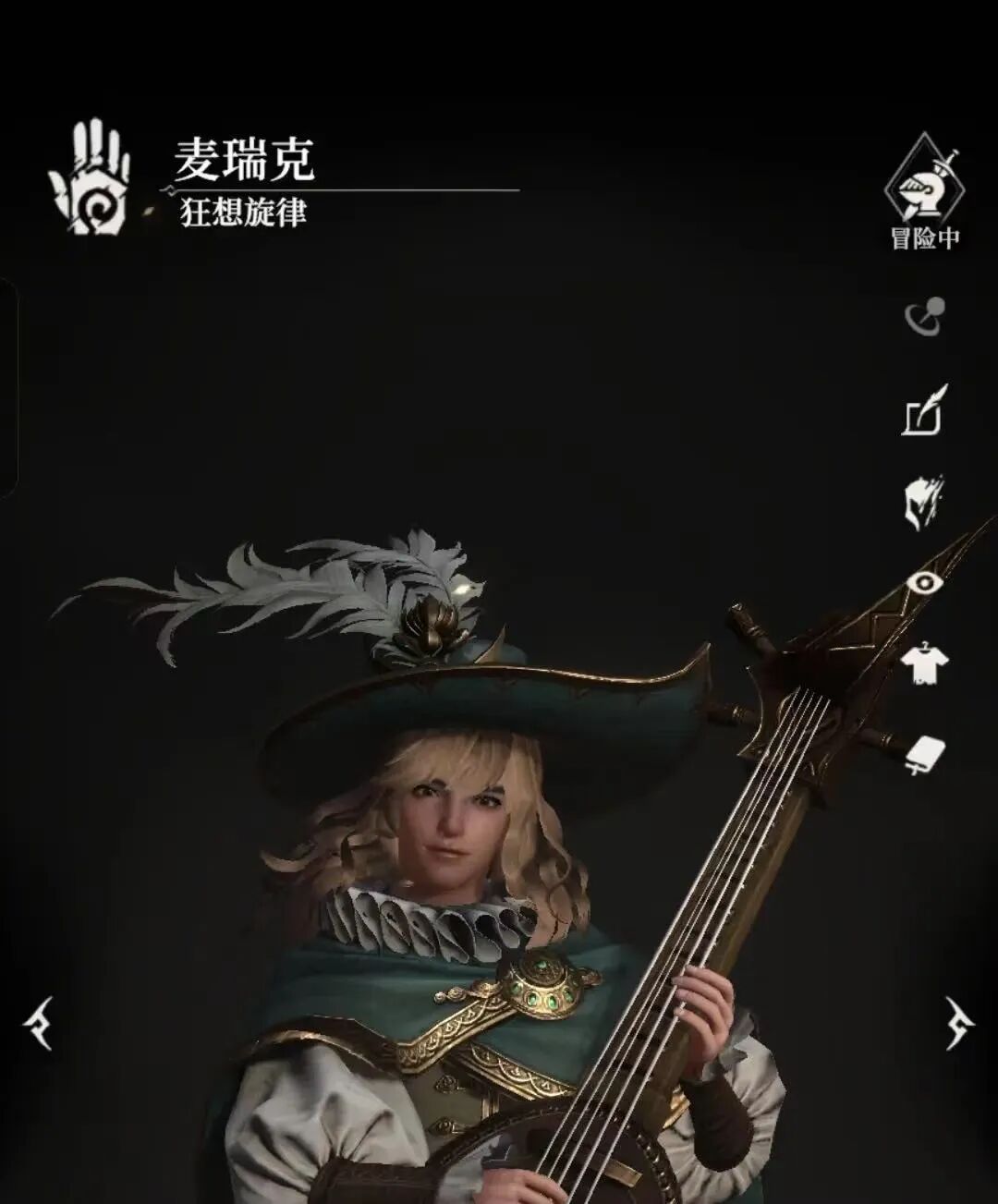The image size is (998, 1204).
Task: Select the damaged helmet icon
Action: [x=924, y=503]
